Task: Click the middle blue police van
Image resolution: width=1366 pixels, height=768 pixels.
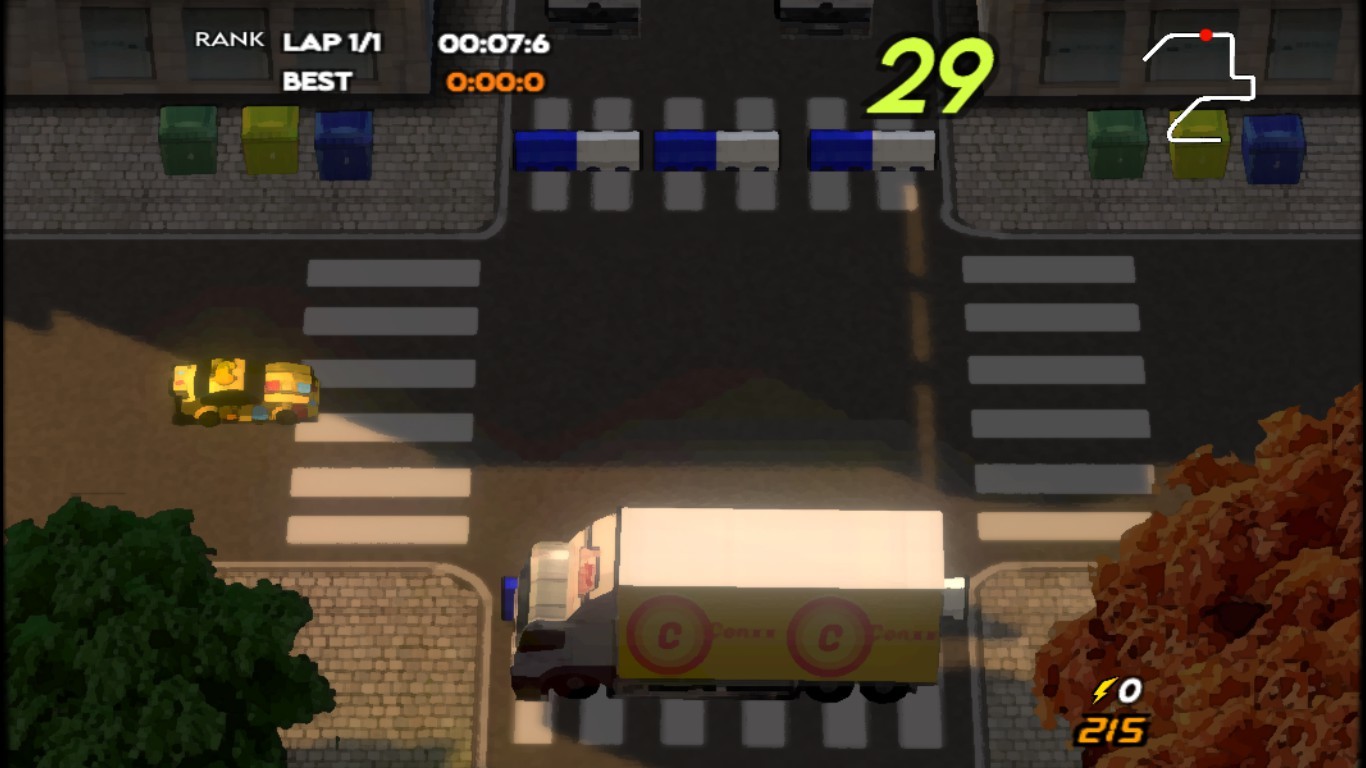Action: [717, 150]
